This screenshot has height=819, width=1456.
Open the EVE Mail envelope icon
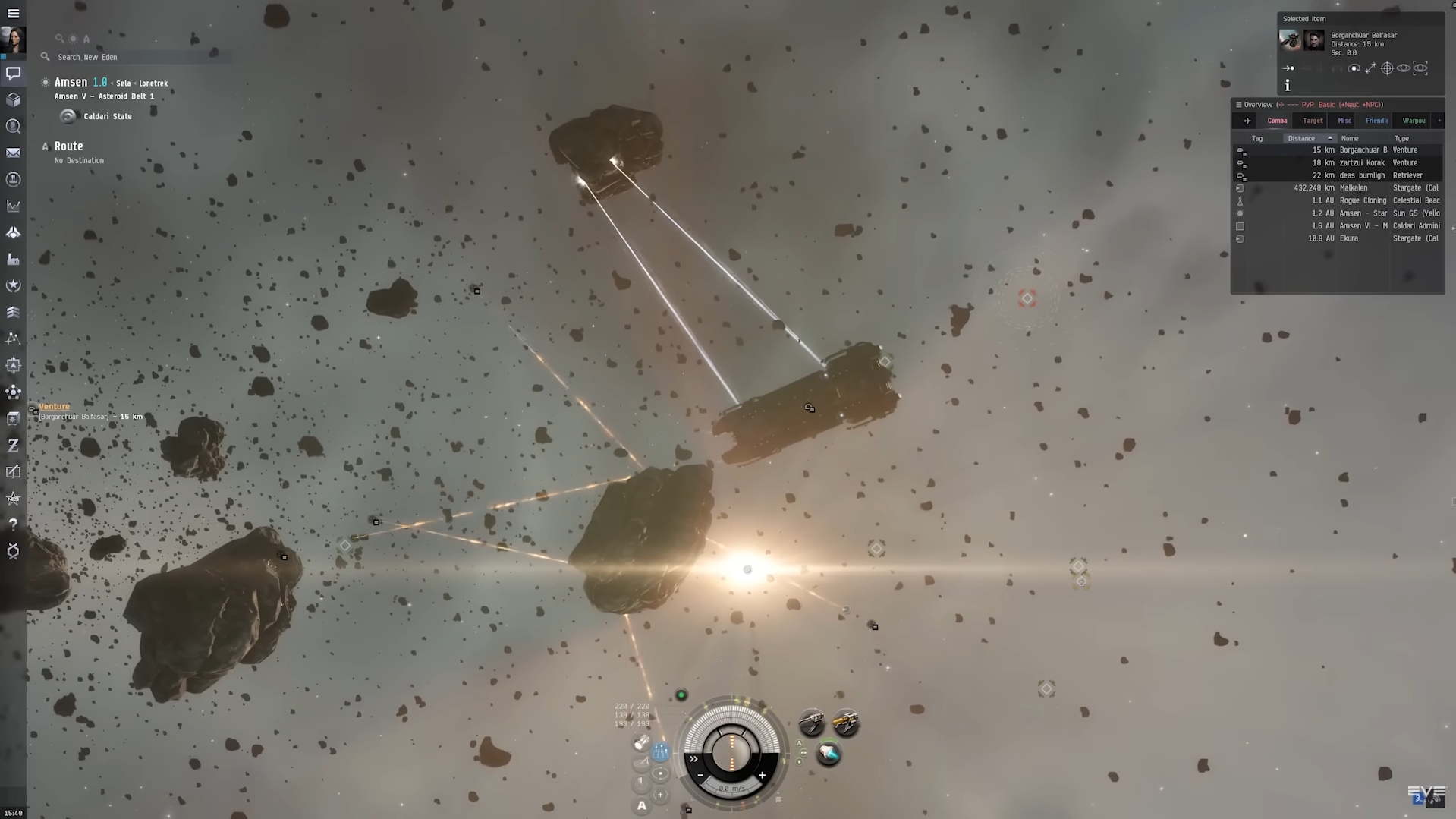click(x=13, y=153)
